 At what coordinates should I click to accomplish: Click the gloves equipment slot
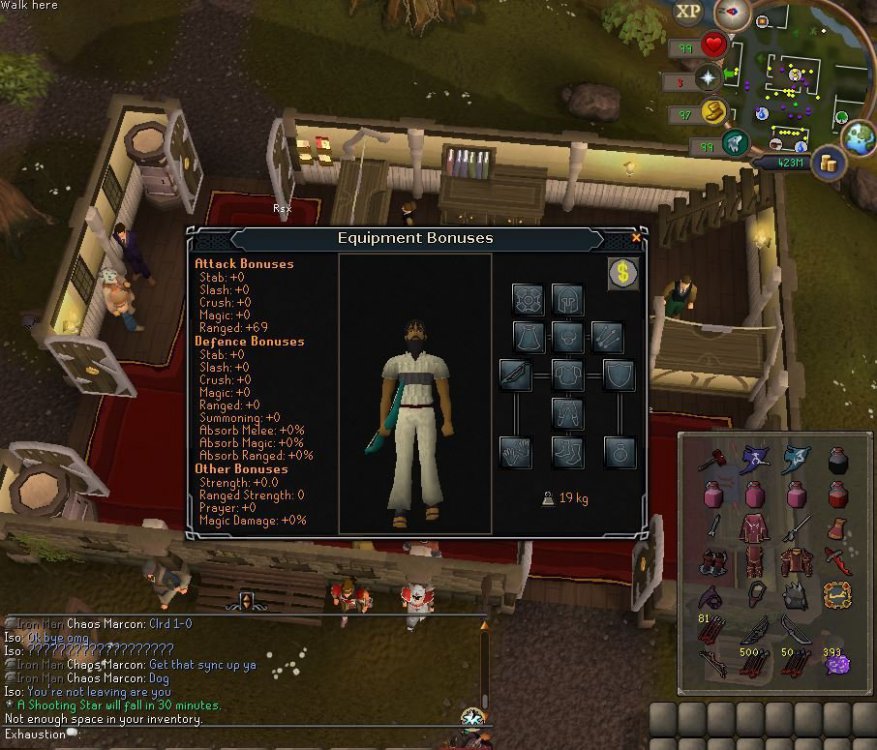[x=516, y=452]
